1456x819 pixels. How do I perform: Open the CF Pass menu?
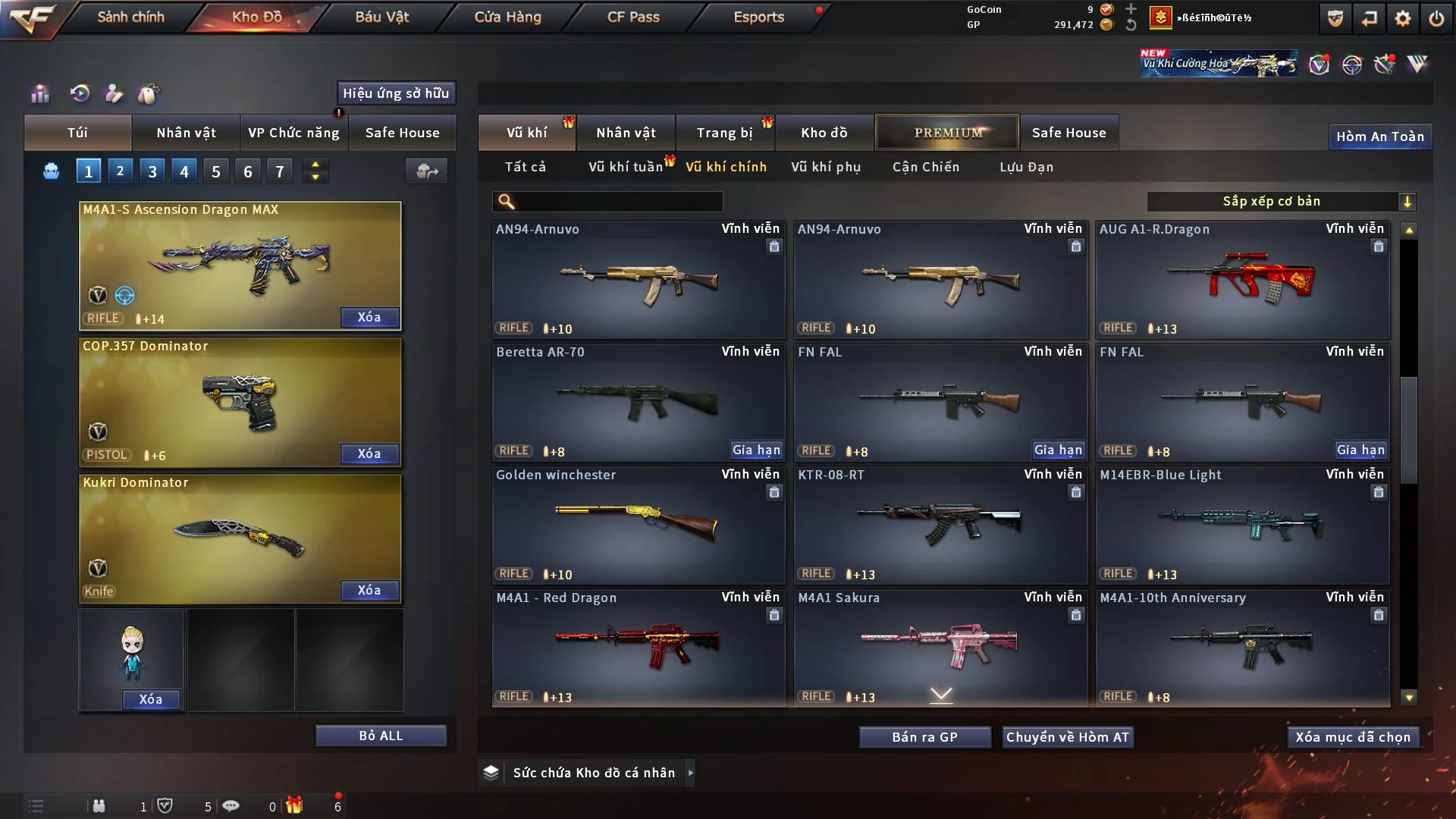click(x=633, y=17)
